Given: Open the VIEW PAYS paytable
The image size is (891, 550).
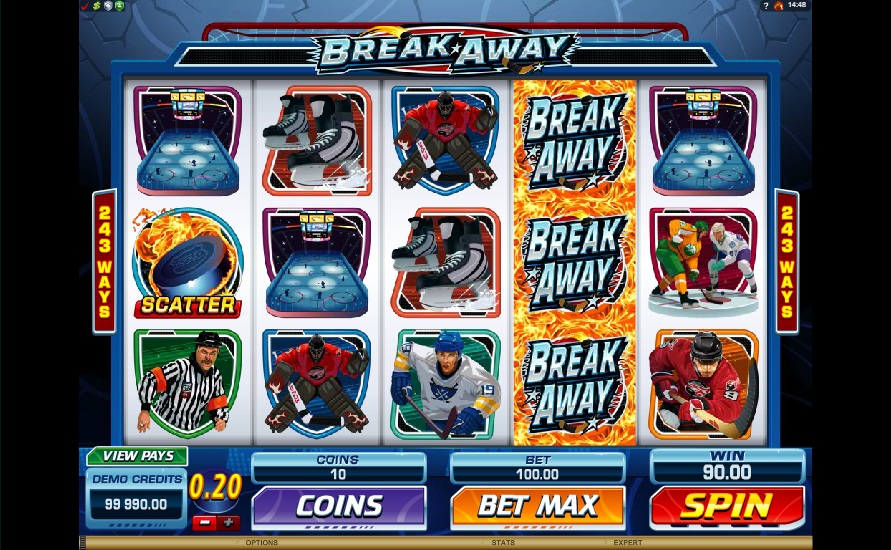Looking at the screenshot, I should click(x=137, y=456).
